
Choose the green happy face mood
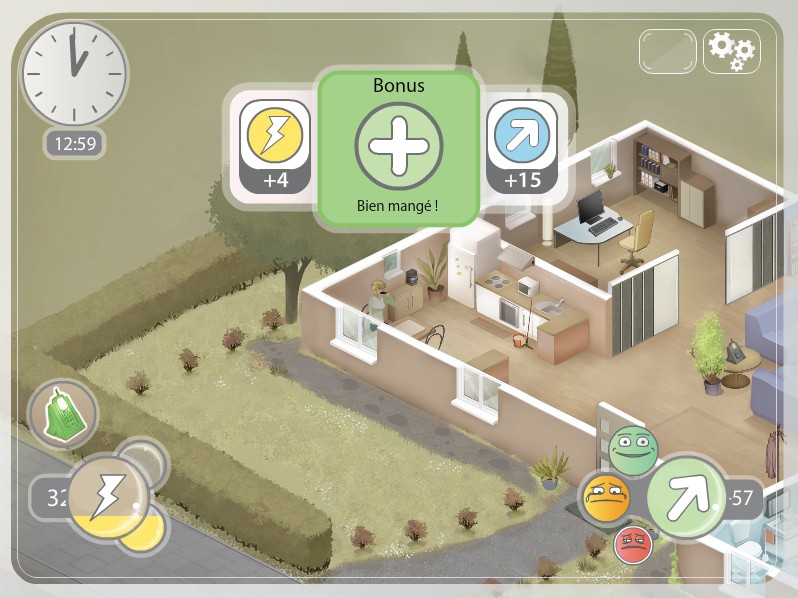[x=632, y=451]
